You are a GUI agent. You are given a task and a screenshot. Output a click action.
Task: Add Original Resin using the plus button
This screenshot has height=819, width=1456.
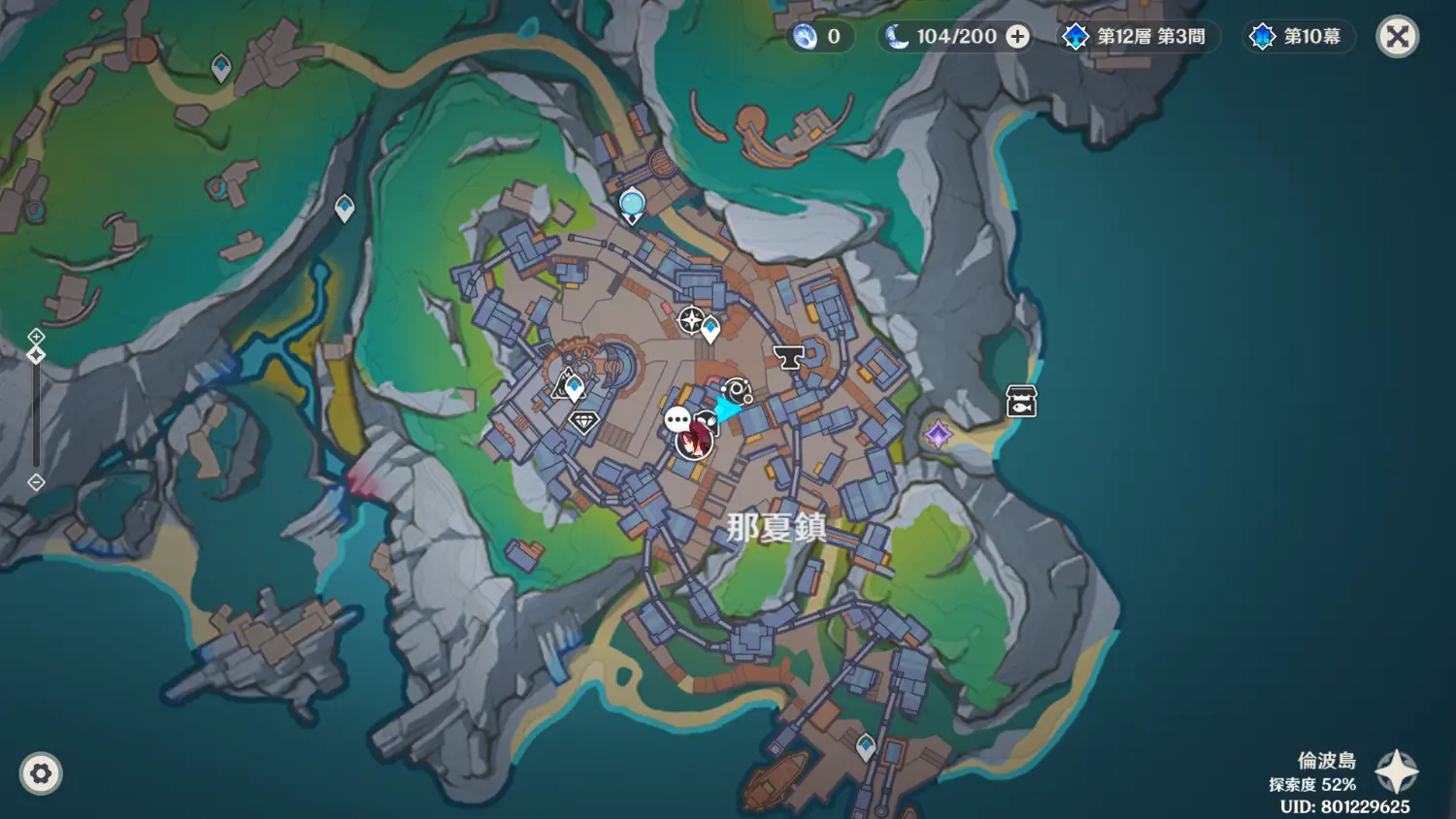click(1017, 37)
